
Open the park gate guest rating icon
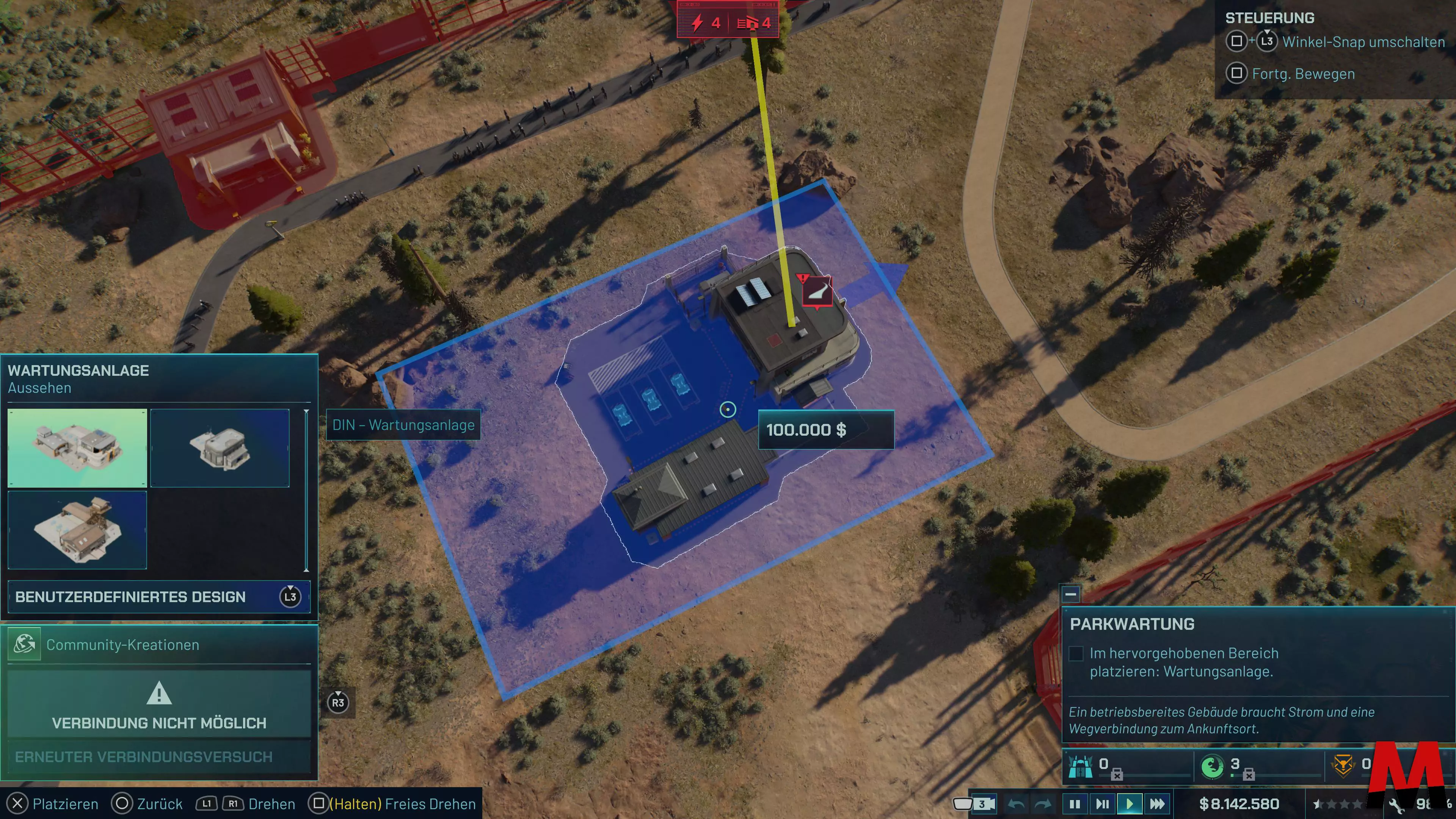1080,766
